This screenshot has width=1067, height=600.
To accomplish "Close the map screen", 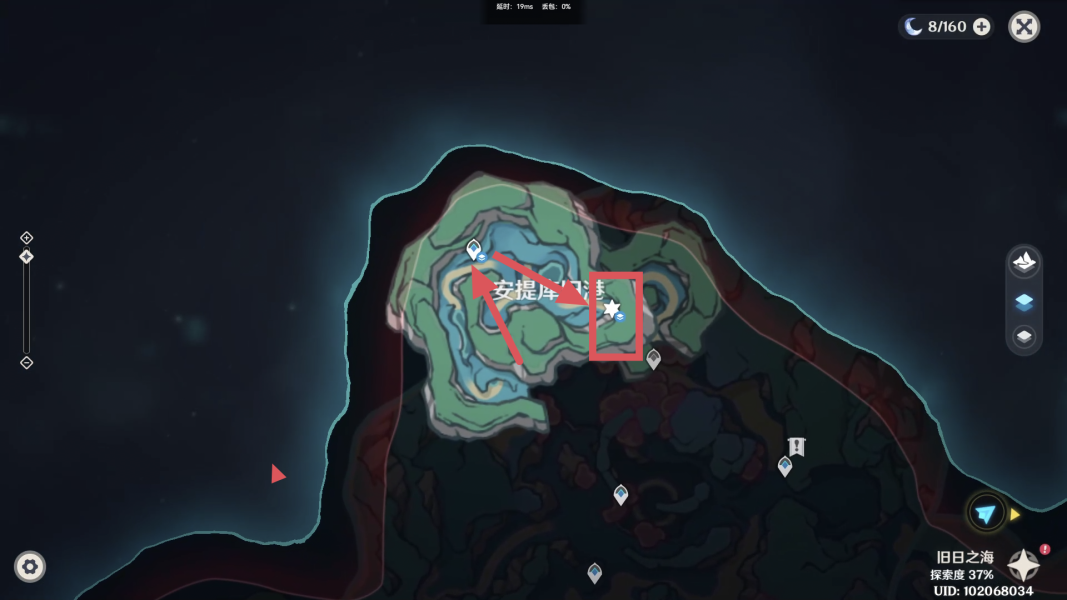I will (x=1024, y=27).
